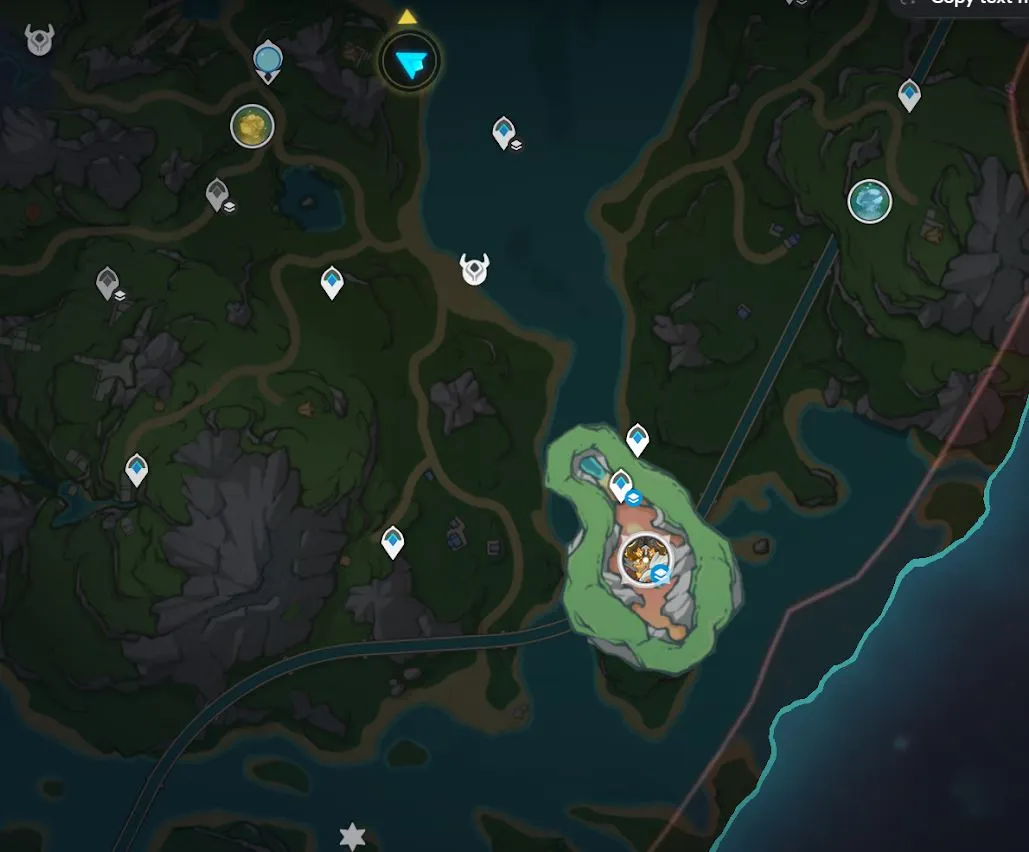Click the white six-pointed star marker
This screenshot has height=852, width=1029.
coord(352,836)
